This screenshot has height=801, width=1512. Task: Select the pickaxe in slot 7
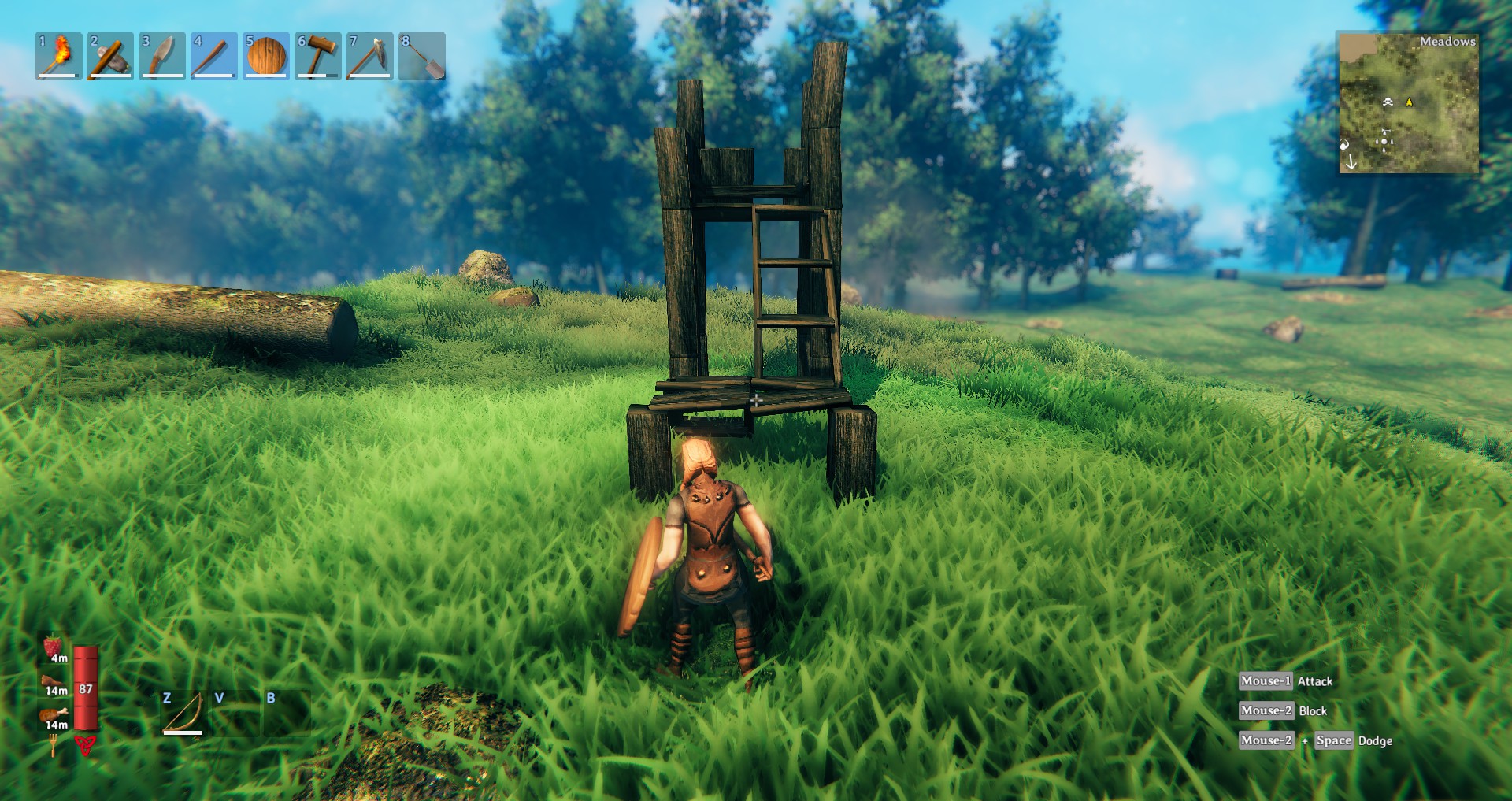369,56
